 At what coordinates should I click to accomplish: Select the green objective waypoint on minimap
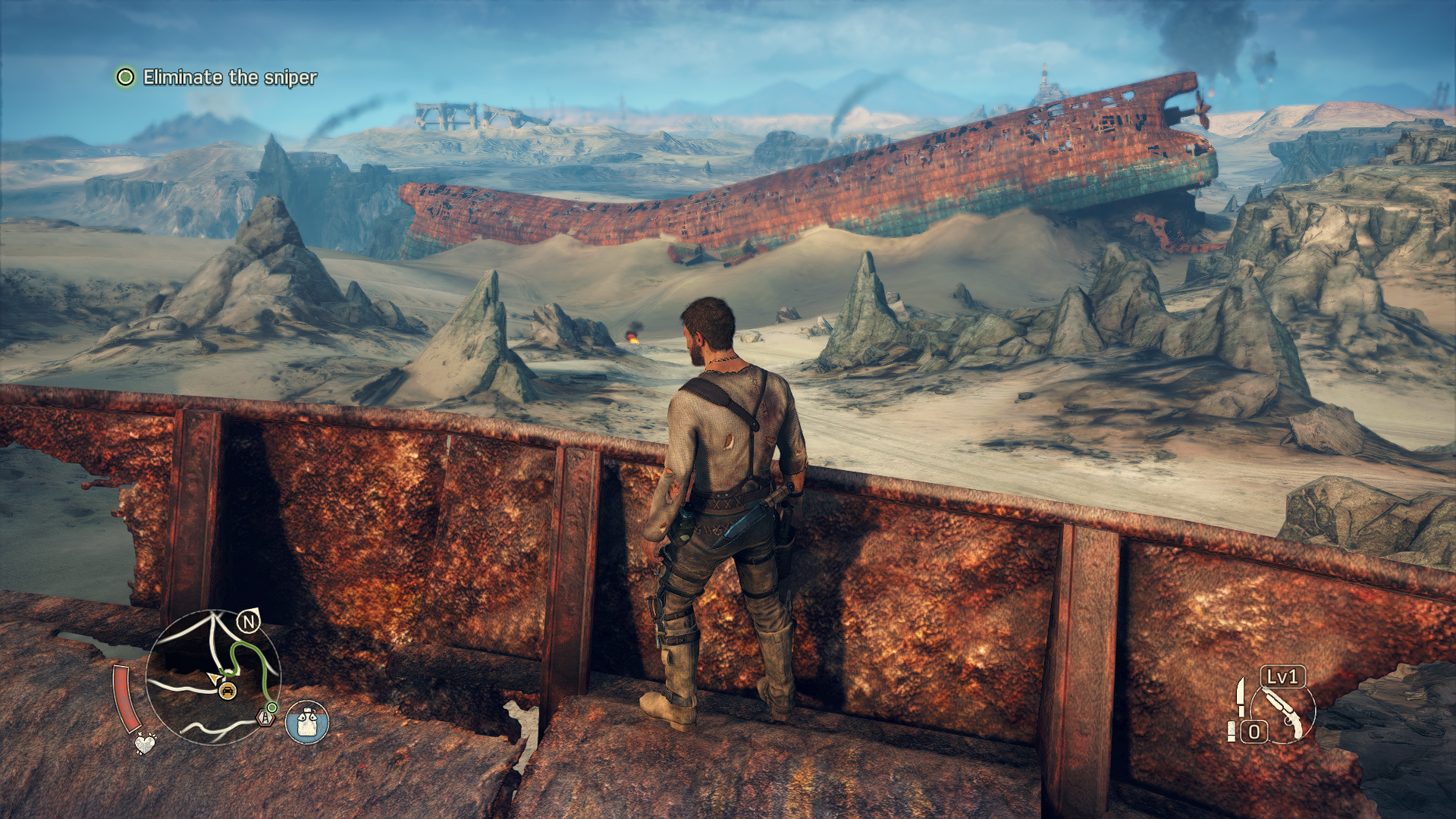(x=271, y=707)
